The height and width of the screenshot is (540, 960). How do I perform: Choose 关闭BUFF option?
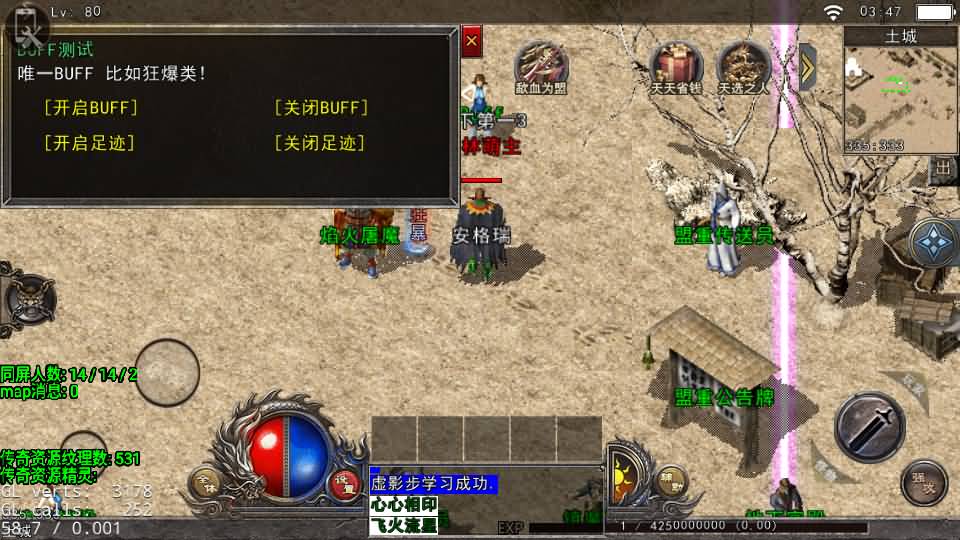321,108
